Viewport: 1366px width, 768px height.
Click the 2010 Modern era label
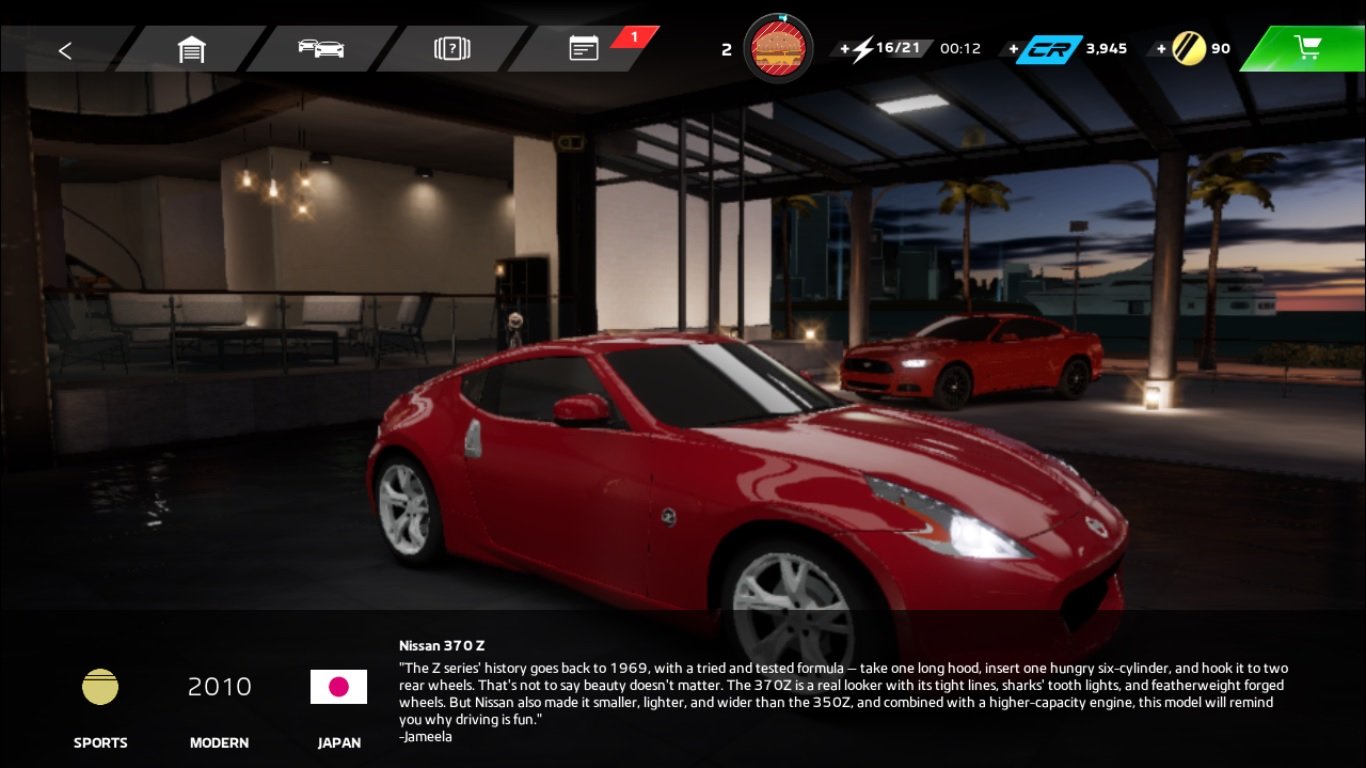tap(219, 687)
